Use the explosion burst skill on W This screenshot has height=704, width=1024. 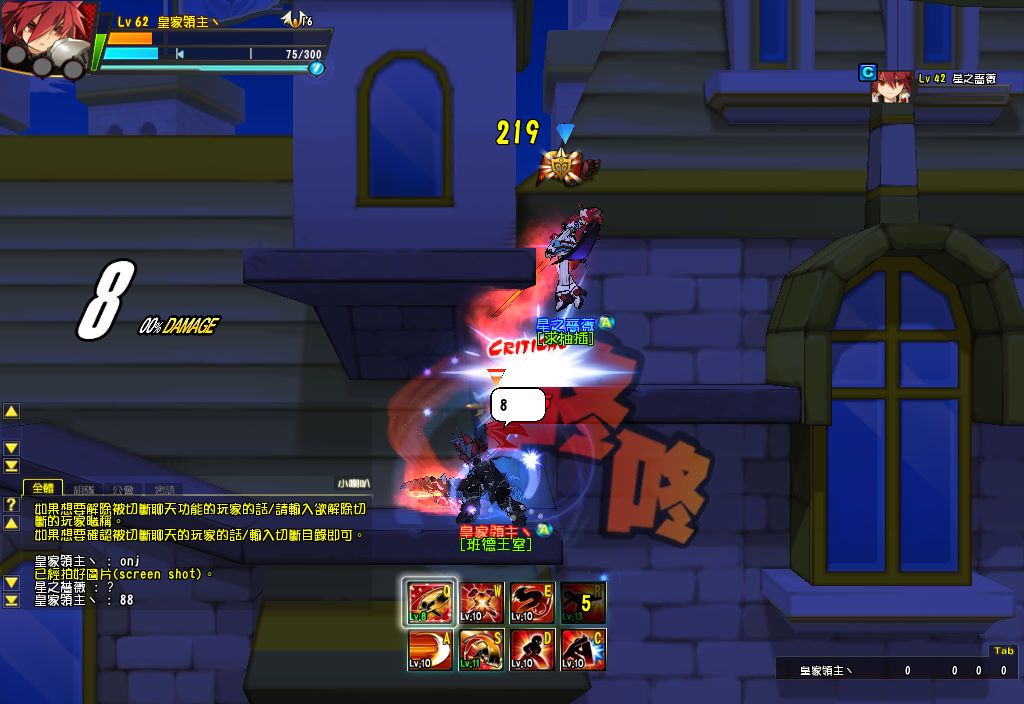[482, 603]
